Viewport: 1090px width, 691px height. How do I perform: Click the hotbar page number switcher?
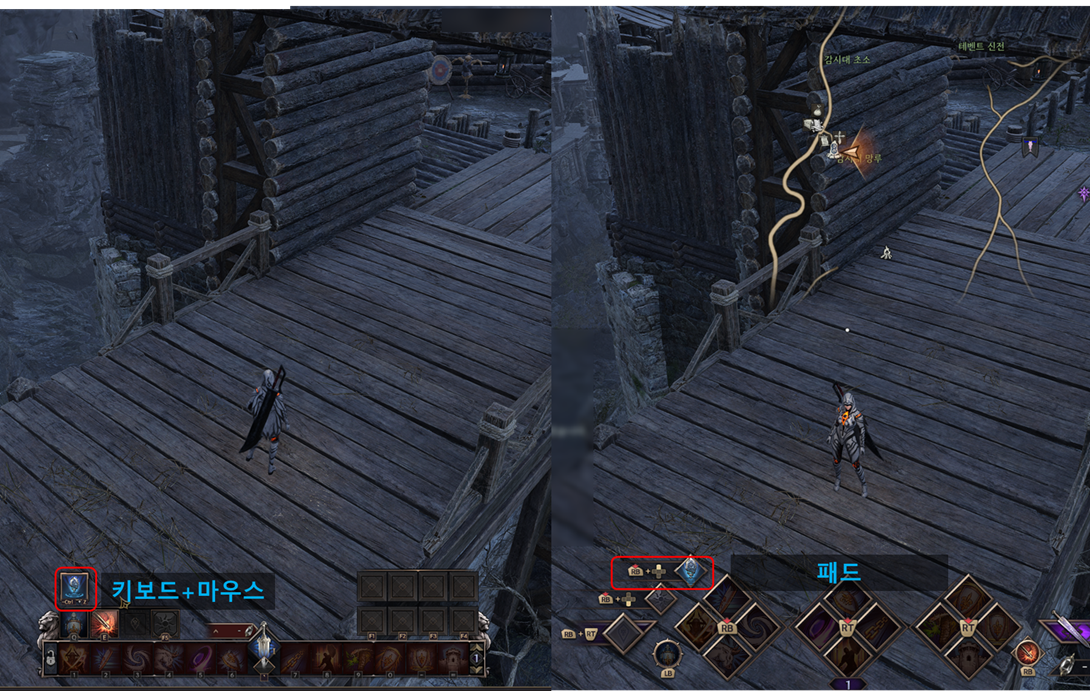click(476, 659)
